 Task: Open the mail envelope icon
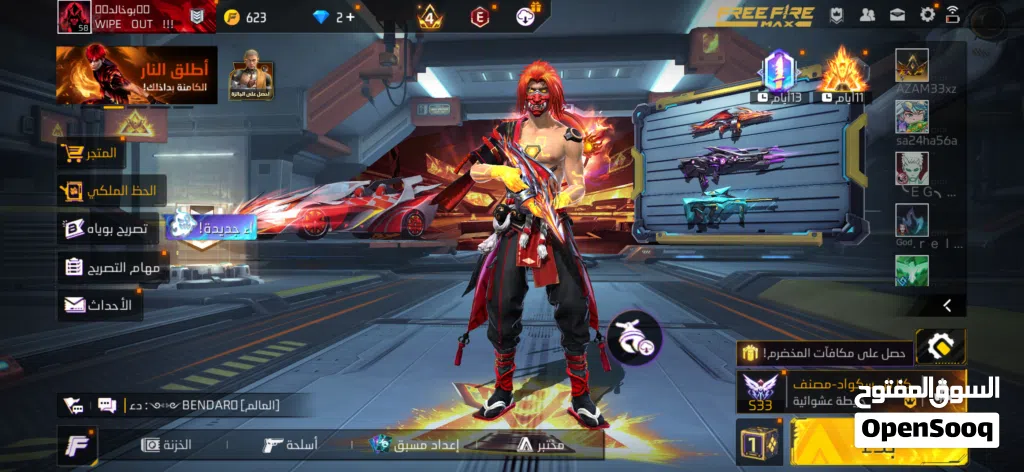[897, 15]
